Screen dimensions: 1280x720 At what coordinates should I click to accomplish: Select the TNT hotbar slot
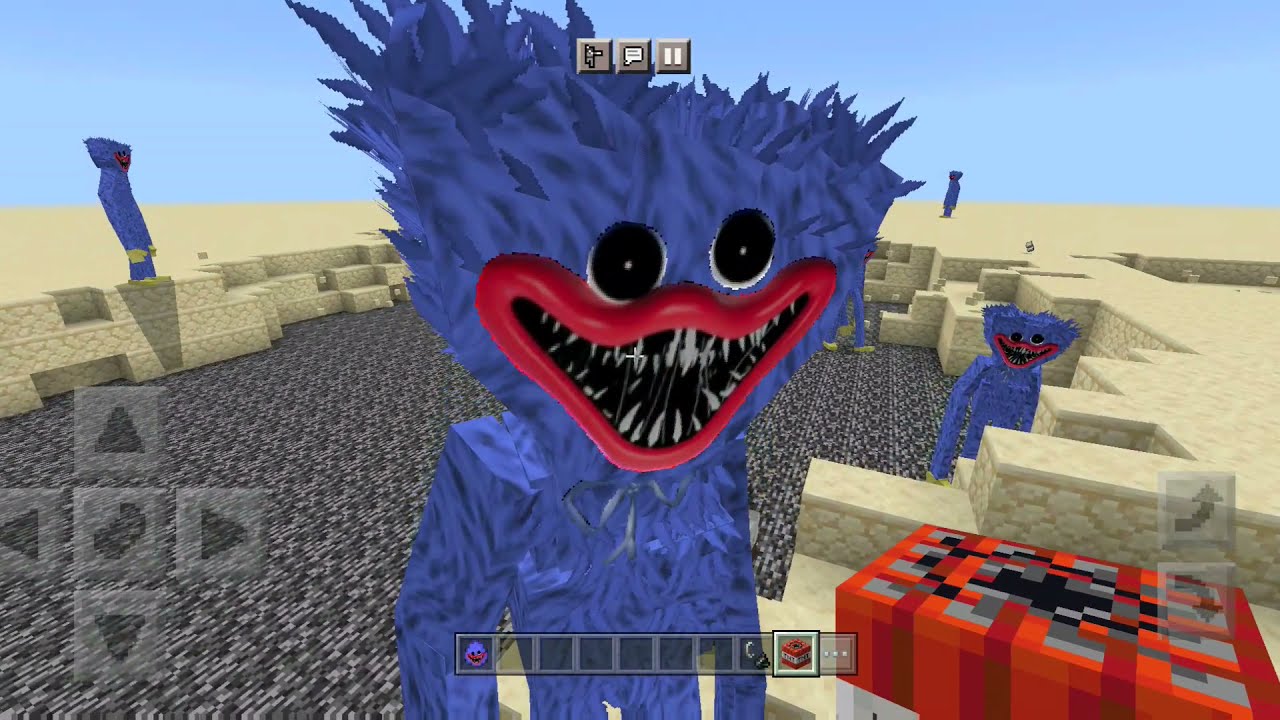796,651
